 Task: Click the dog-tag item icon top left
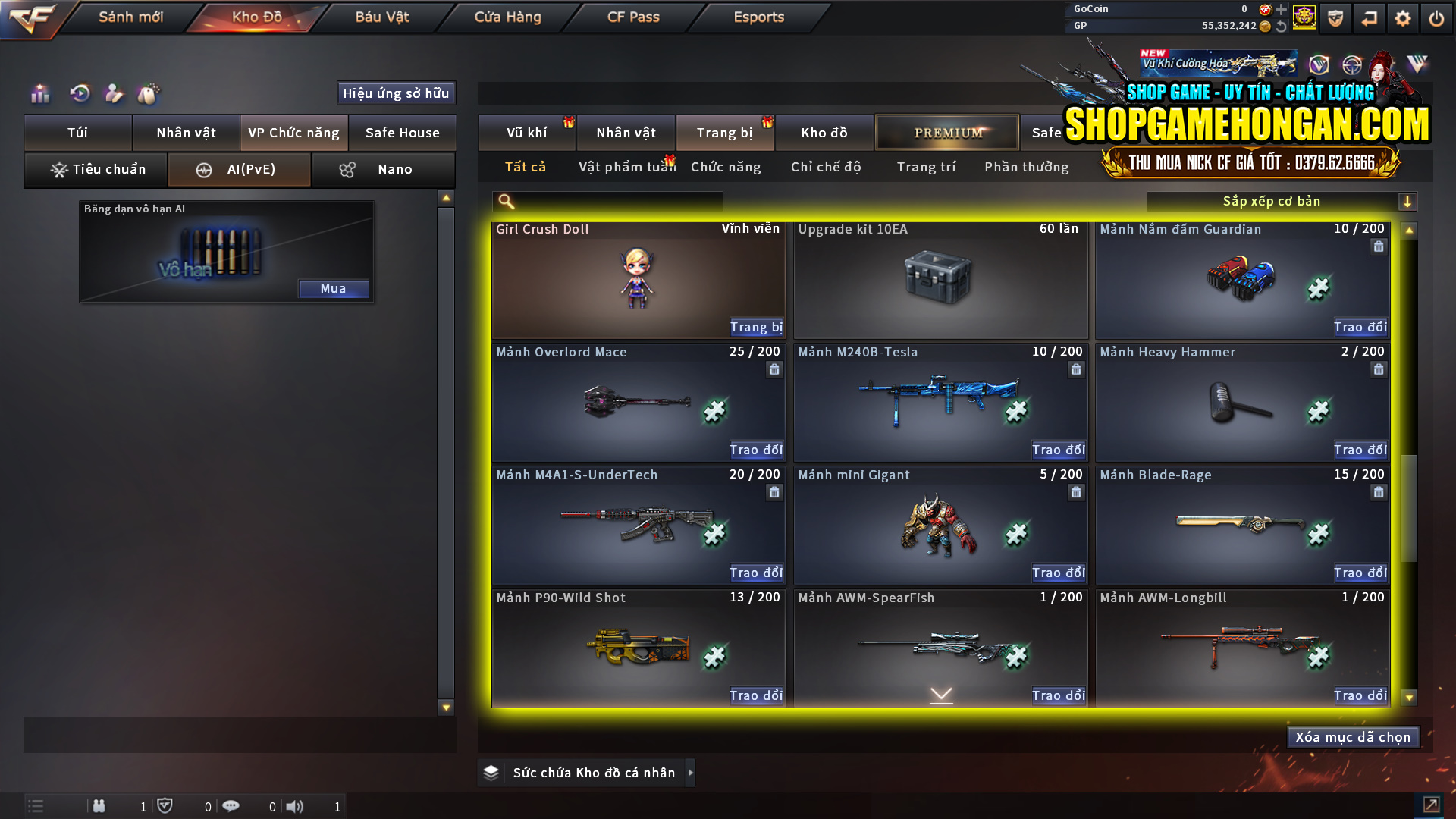coord(149,94)
